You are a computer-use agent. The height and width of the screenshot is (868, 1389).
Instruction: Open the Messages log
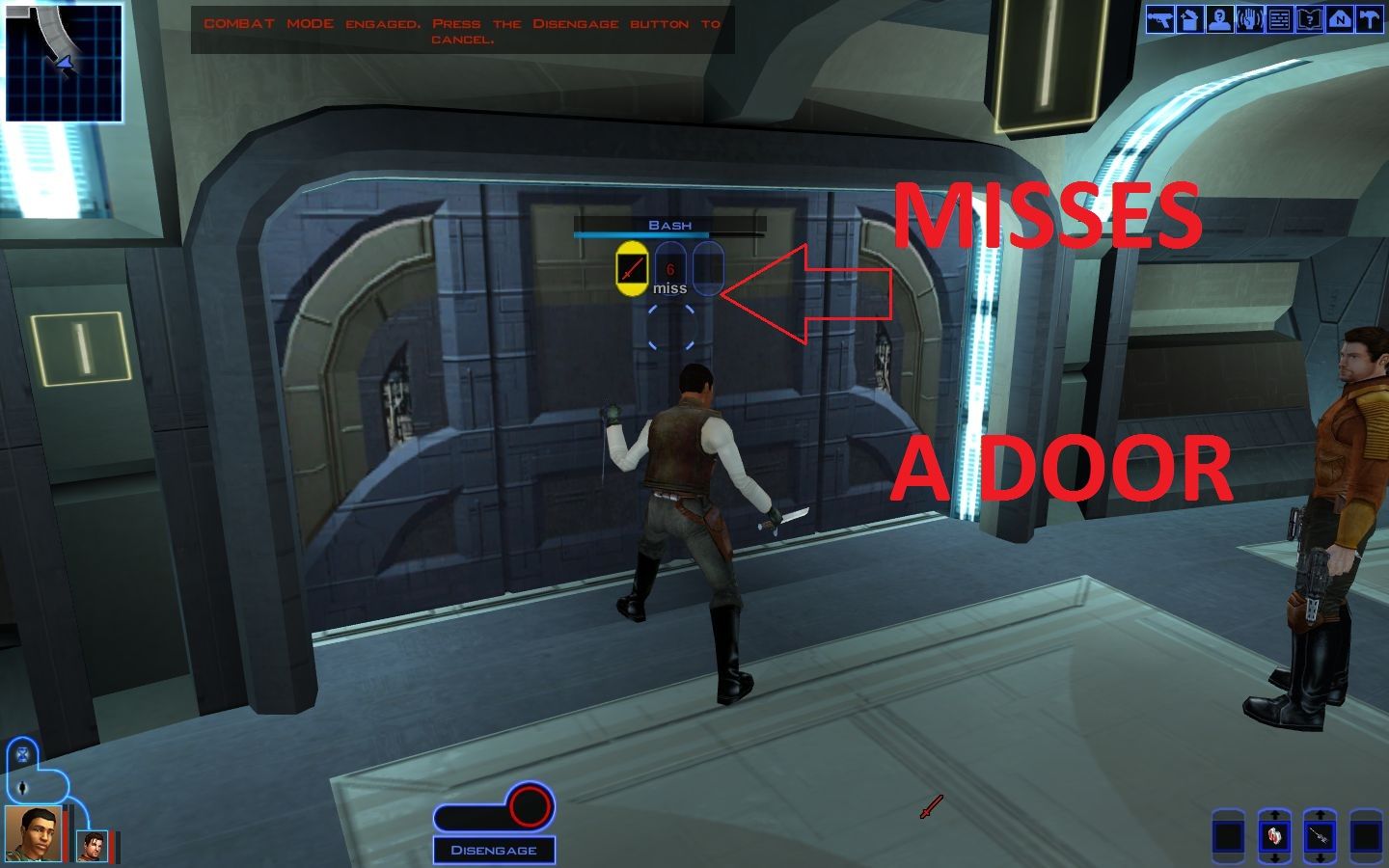[x=1278, y=21]
